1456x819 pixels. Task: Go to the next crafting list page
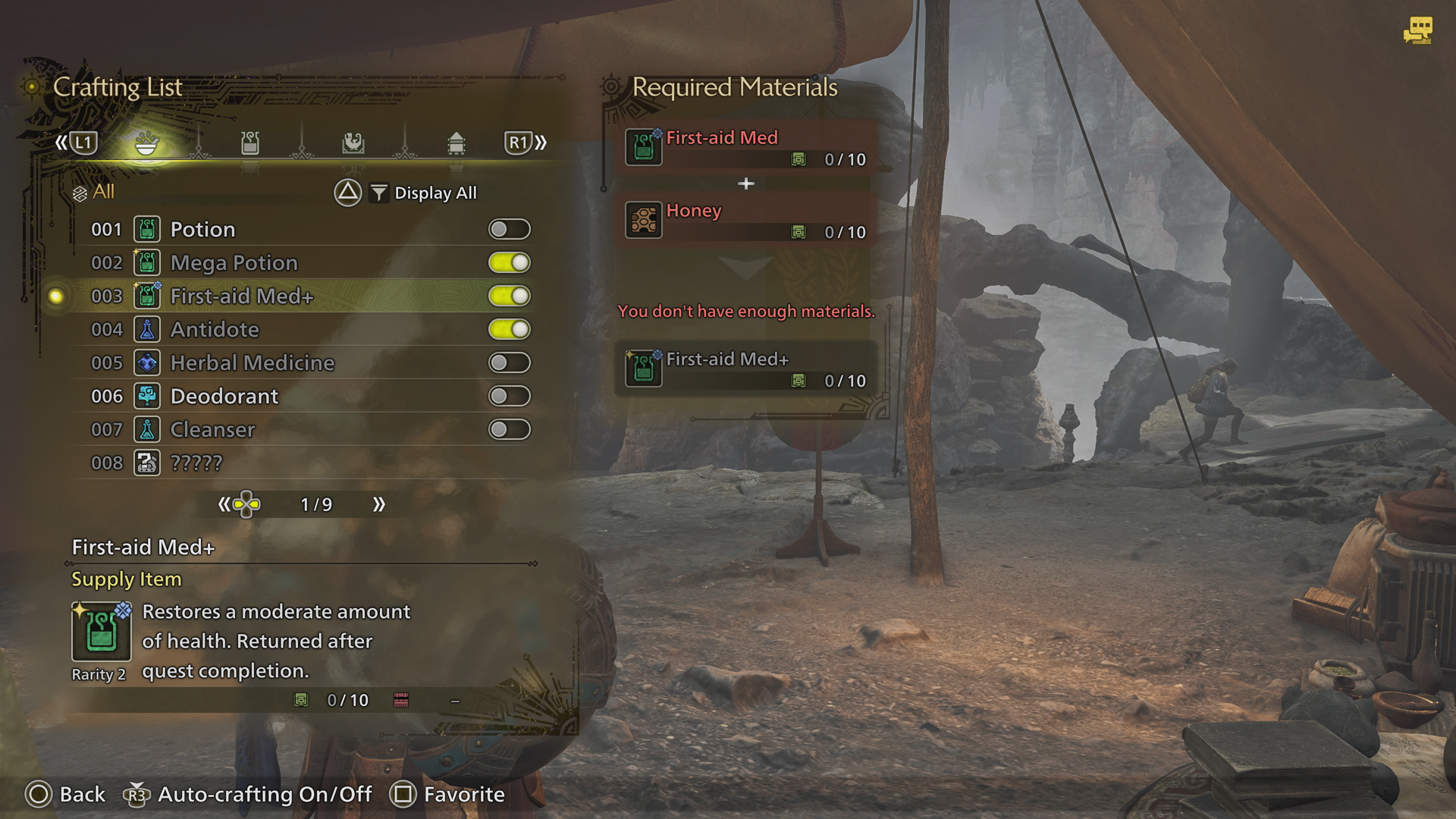[378, 504]
